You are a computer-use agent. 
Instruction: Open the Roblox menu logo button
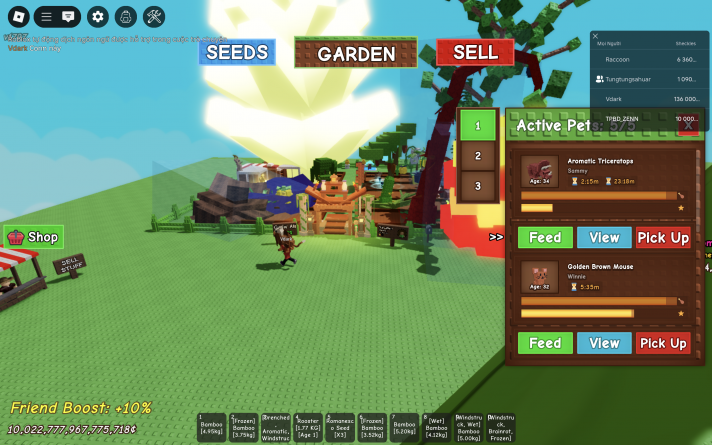pos(15,16)
